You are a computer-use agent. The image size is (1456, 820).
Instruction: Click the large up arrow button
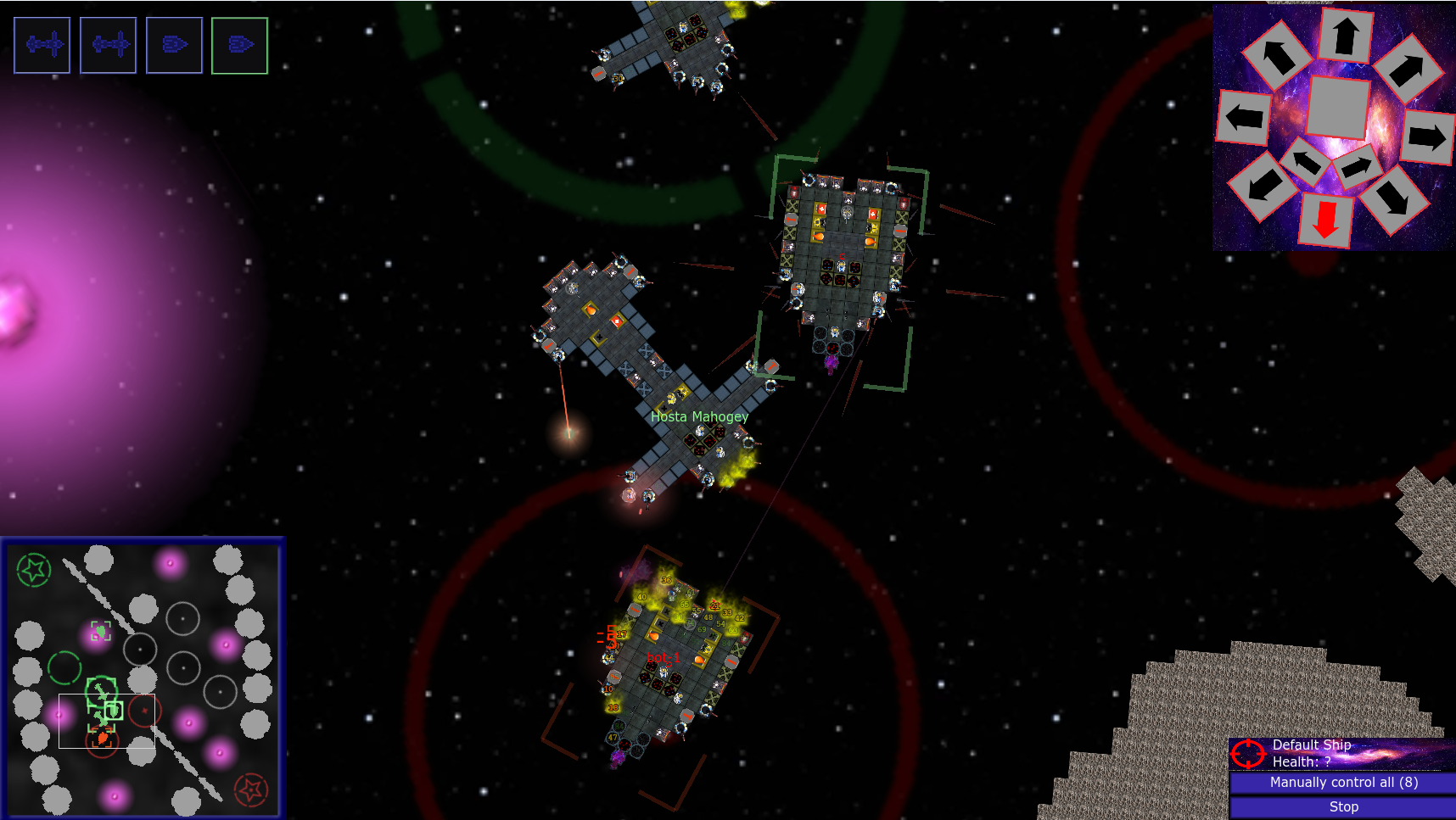[x=1346, y=36]
